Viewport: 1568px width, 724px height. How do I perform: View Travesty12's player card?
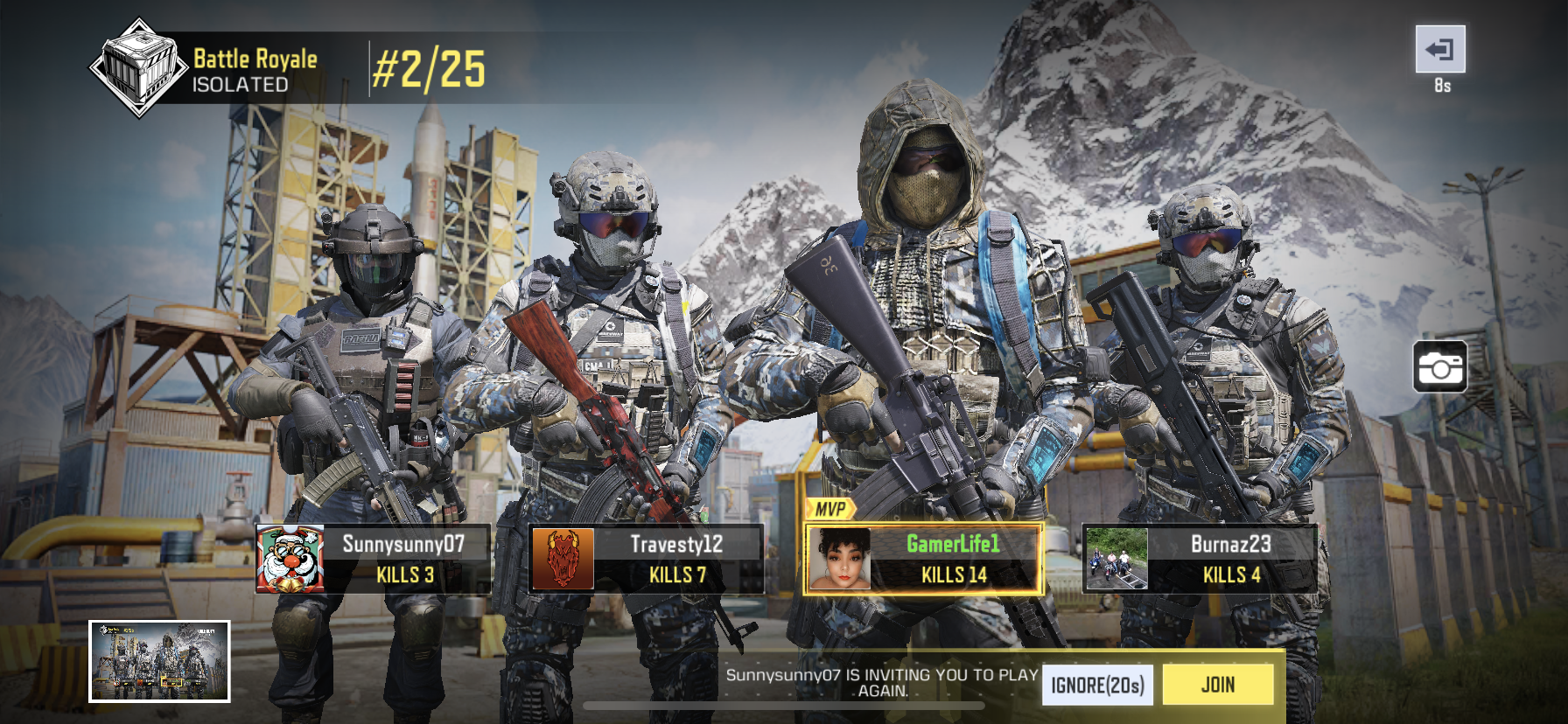(x=647, y=560)
